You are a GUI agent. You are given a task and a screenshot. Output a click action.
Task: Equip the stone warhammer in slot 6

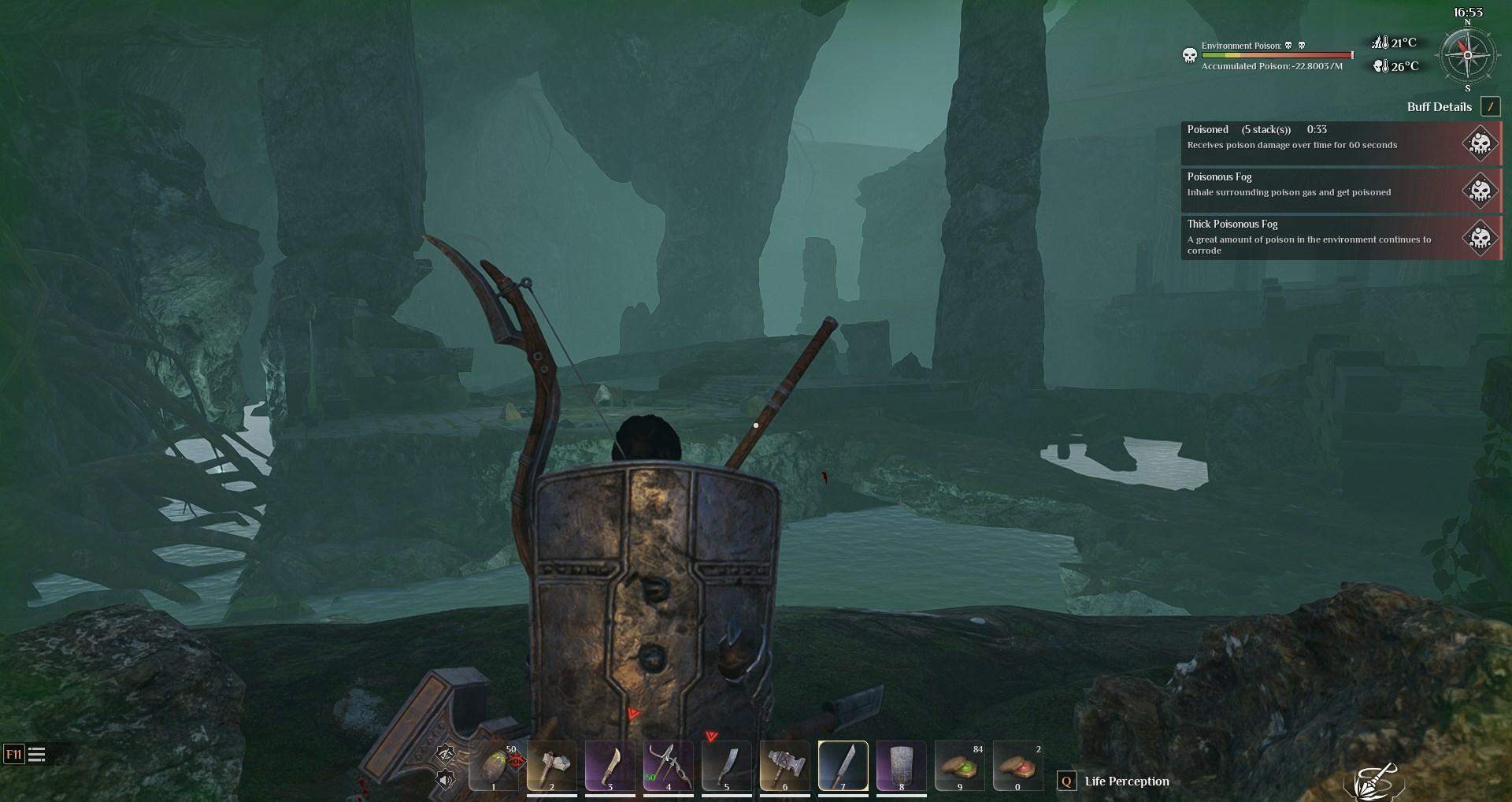pos(784,766)
